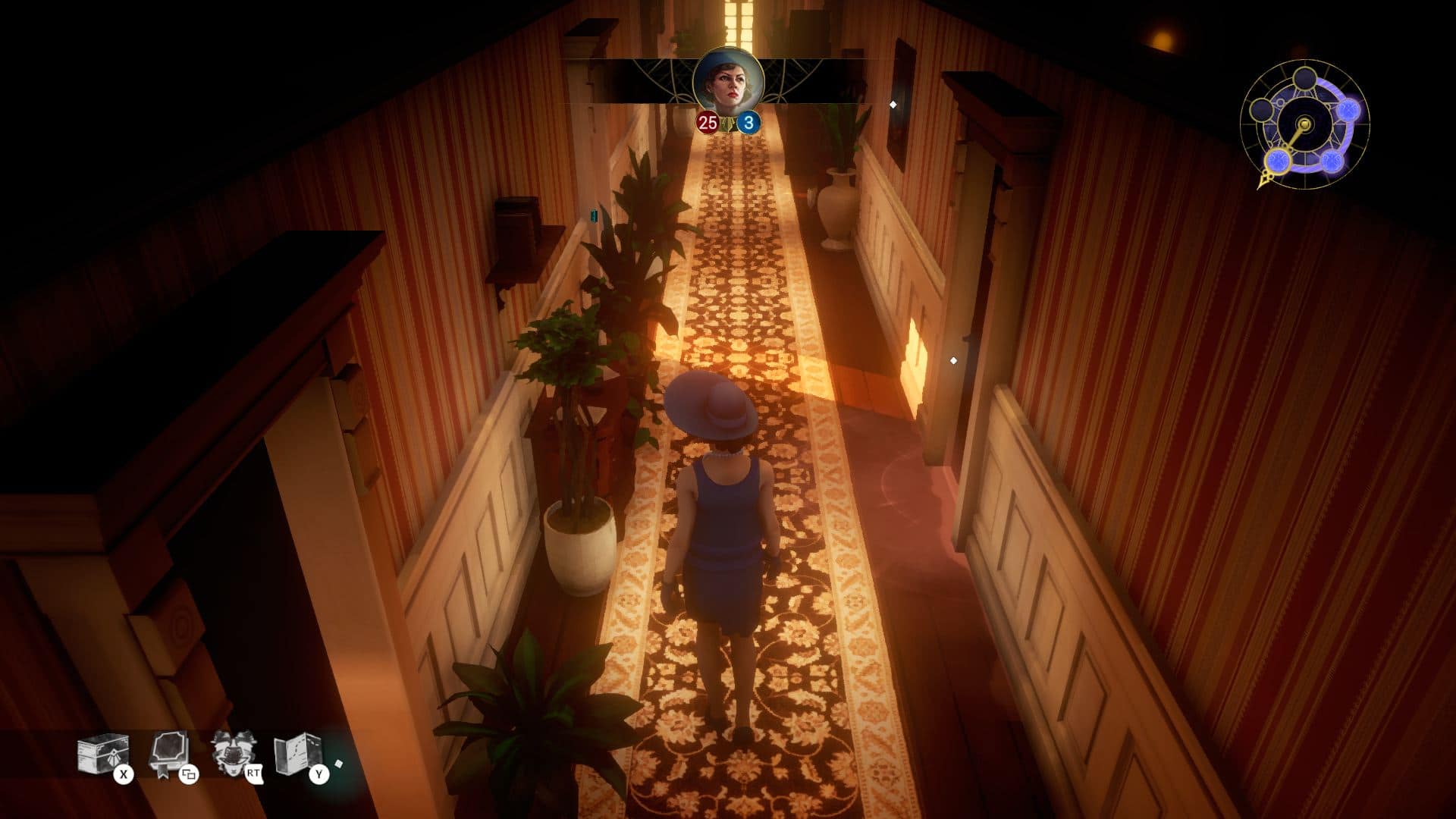Select the investigators team icon
The height and width of the screenshot is (819, 1456).
pyautogui.click(x=232, y=753)
